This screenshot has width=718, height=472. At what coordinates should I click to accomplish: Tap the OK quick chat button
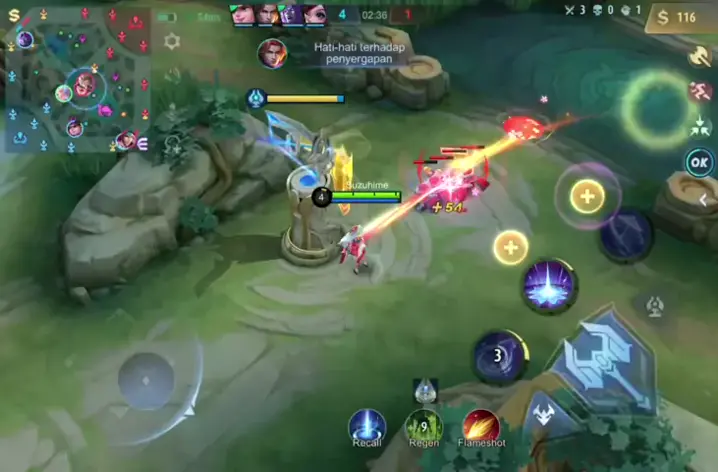tap(700, 162)
